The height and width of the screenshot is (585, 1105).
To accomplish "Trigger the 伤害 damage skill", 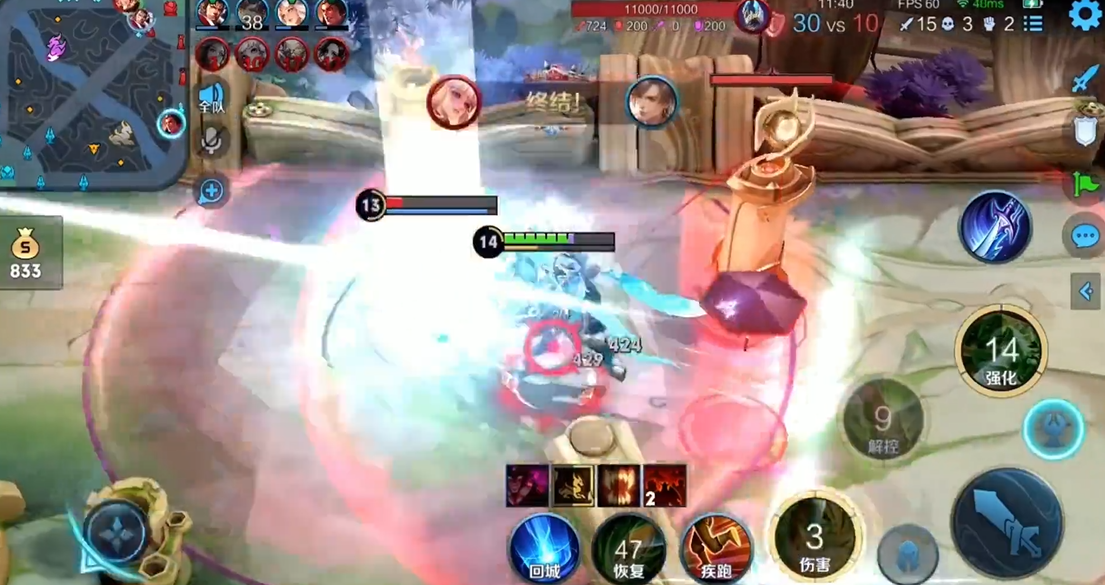I will (815, 538).
